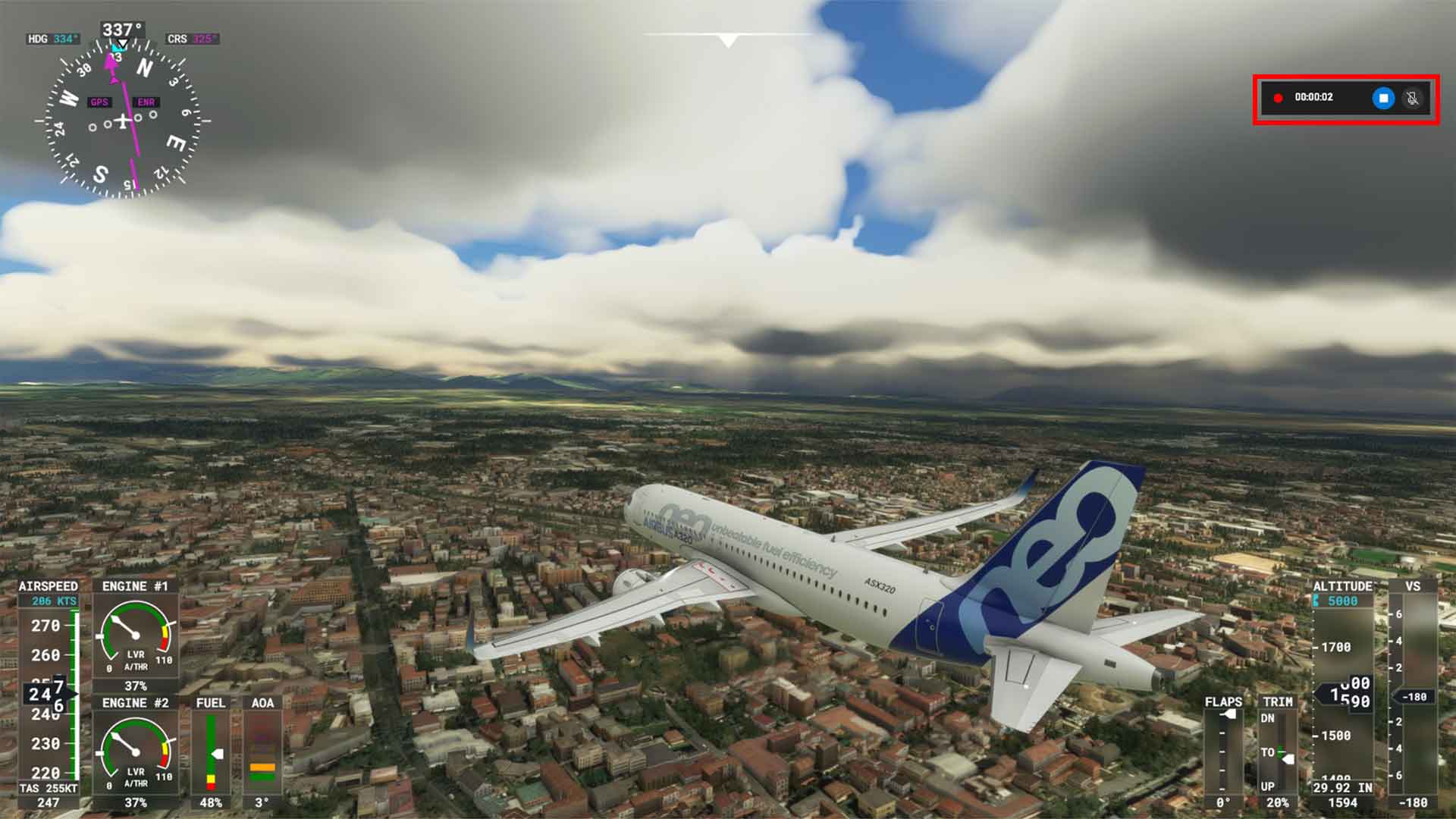Unmute the microphone in the capture bar

click(x=1410, y=98)
